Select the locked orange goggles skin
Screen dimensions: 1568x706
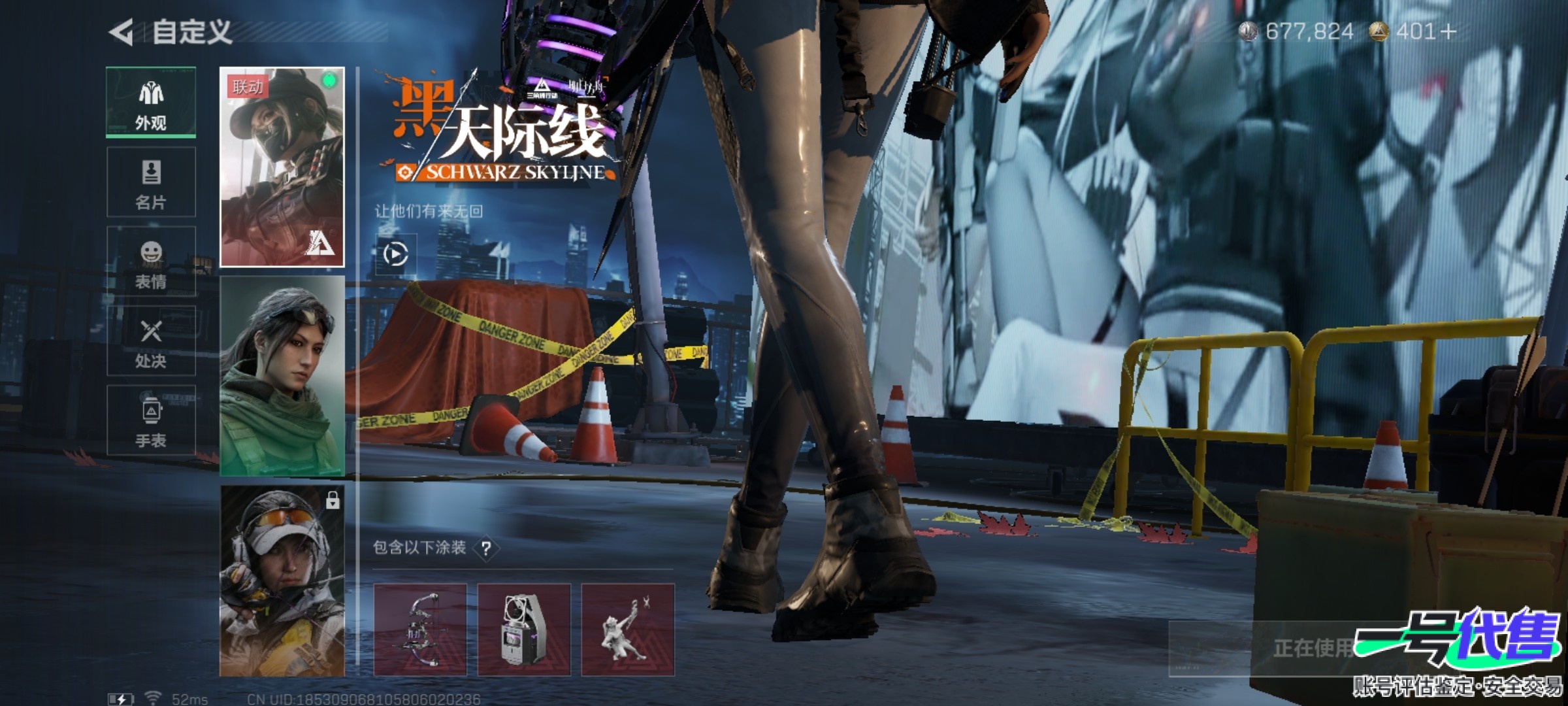tap(282, 580)
